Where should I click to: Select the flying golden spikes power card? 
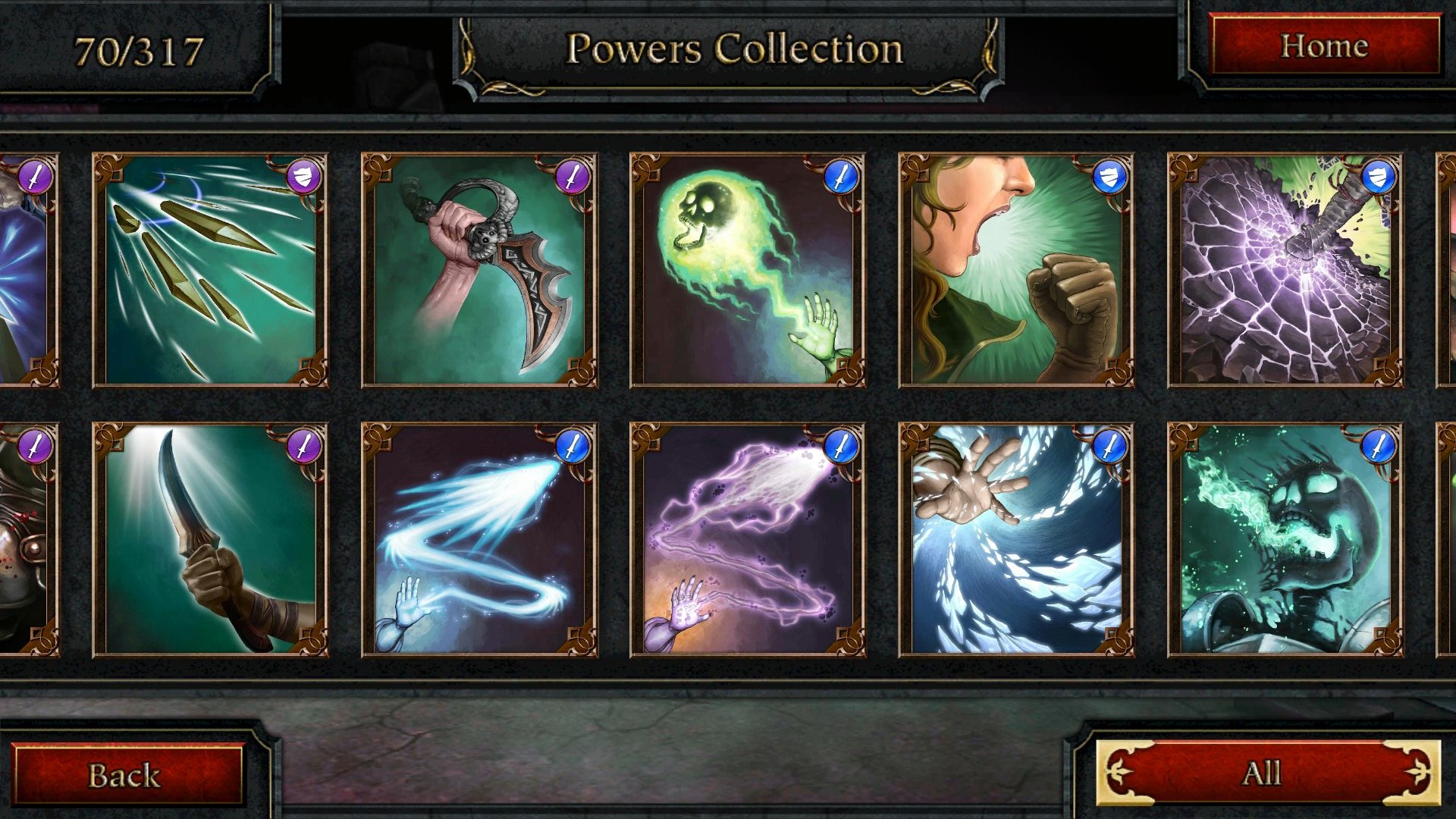point(210,271)
